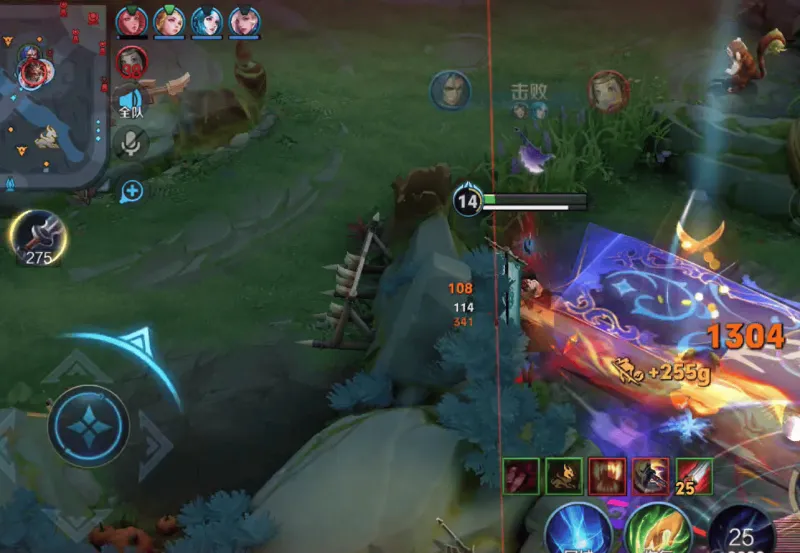Select the blue-haired teammate portrait

(207, 21)
